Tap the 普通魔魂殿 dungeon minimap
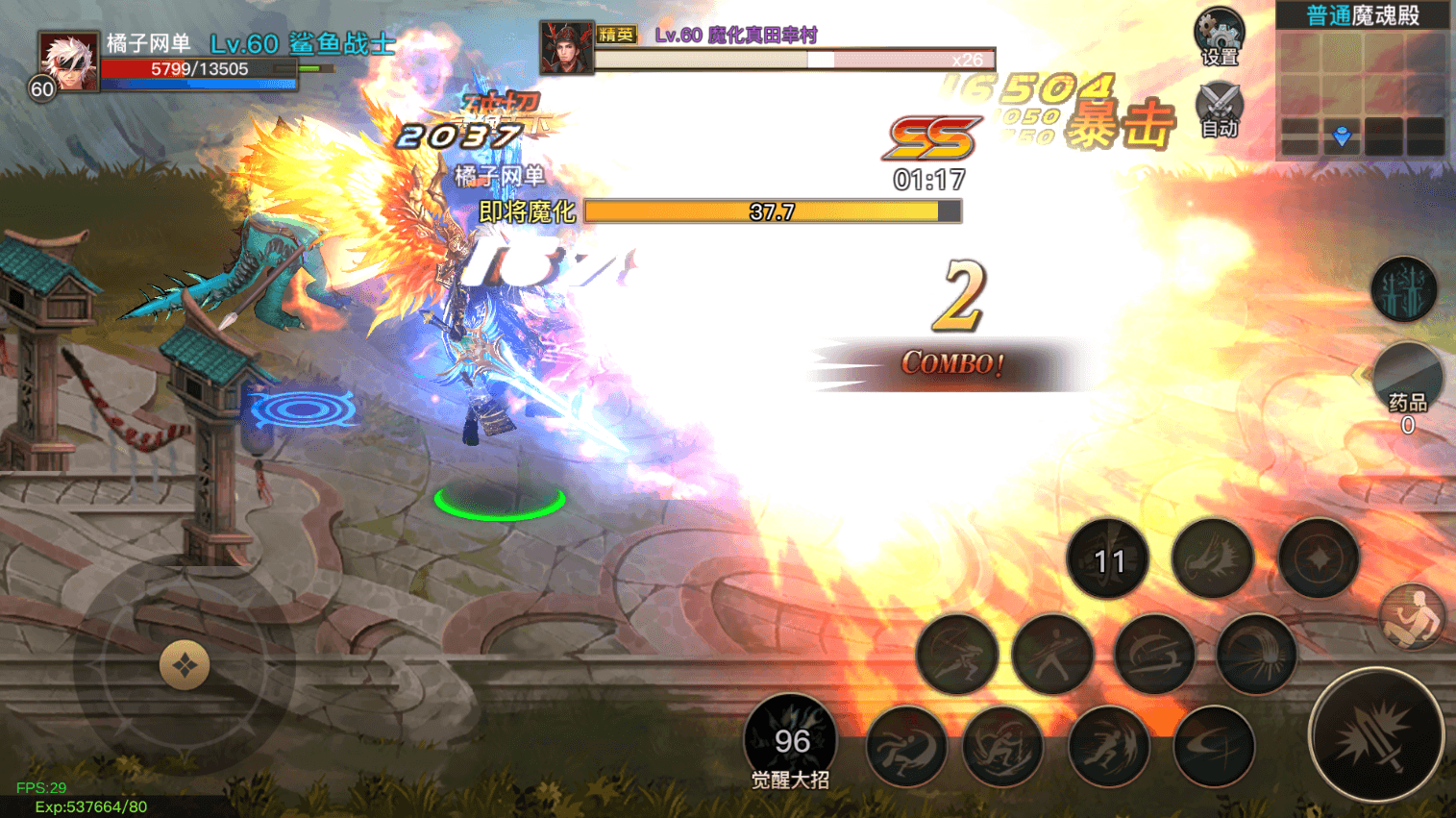The height and width of the screenshot is (818, 1456). click(1363, 81)
